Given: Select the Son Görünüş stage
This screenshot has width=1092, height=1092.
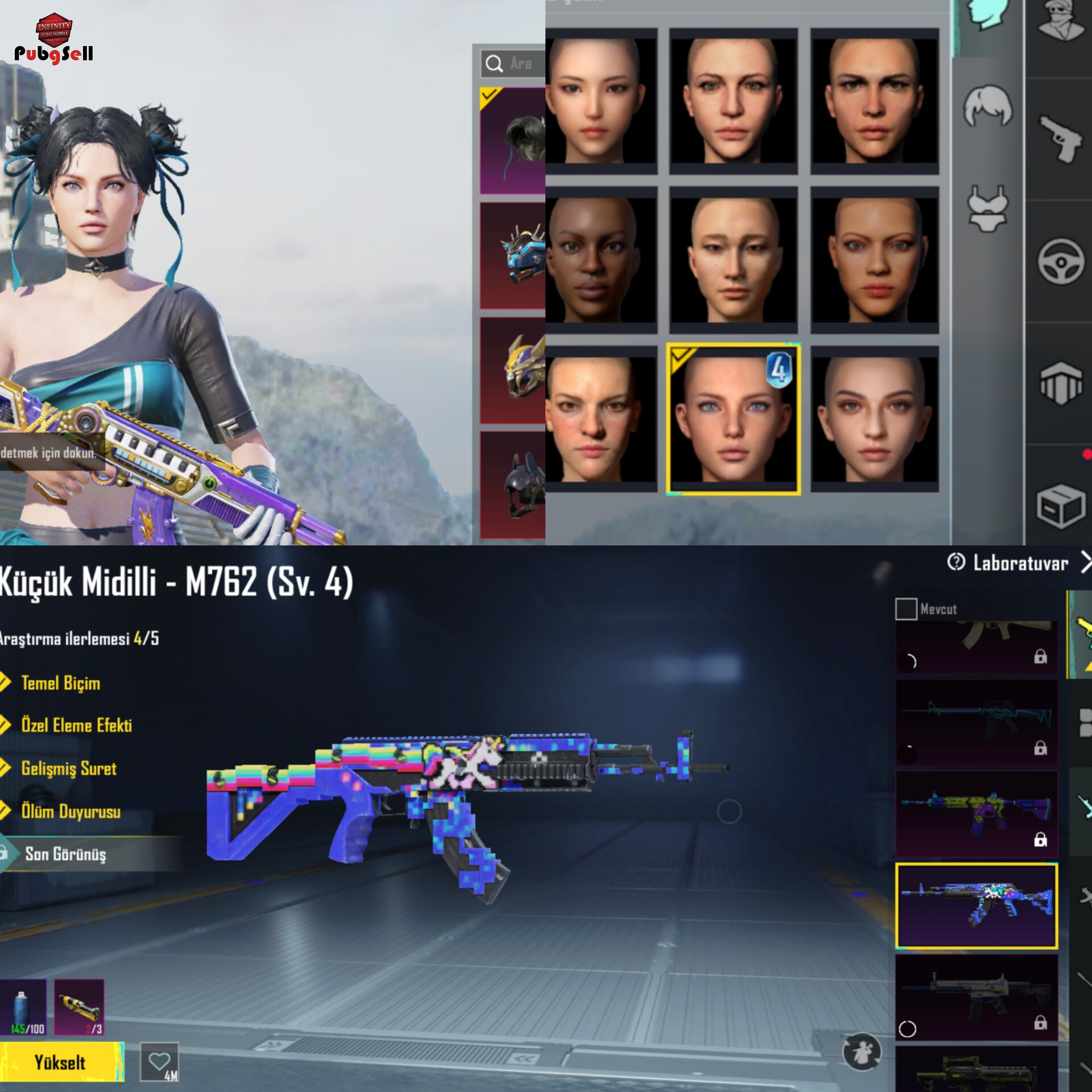Looking at the screenshot, I should coord(65,854).
